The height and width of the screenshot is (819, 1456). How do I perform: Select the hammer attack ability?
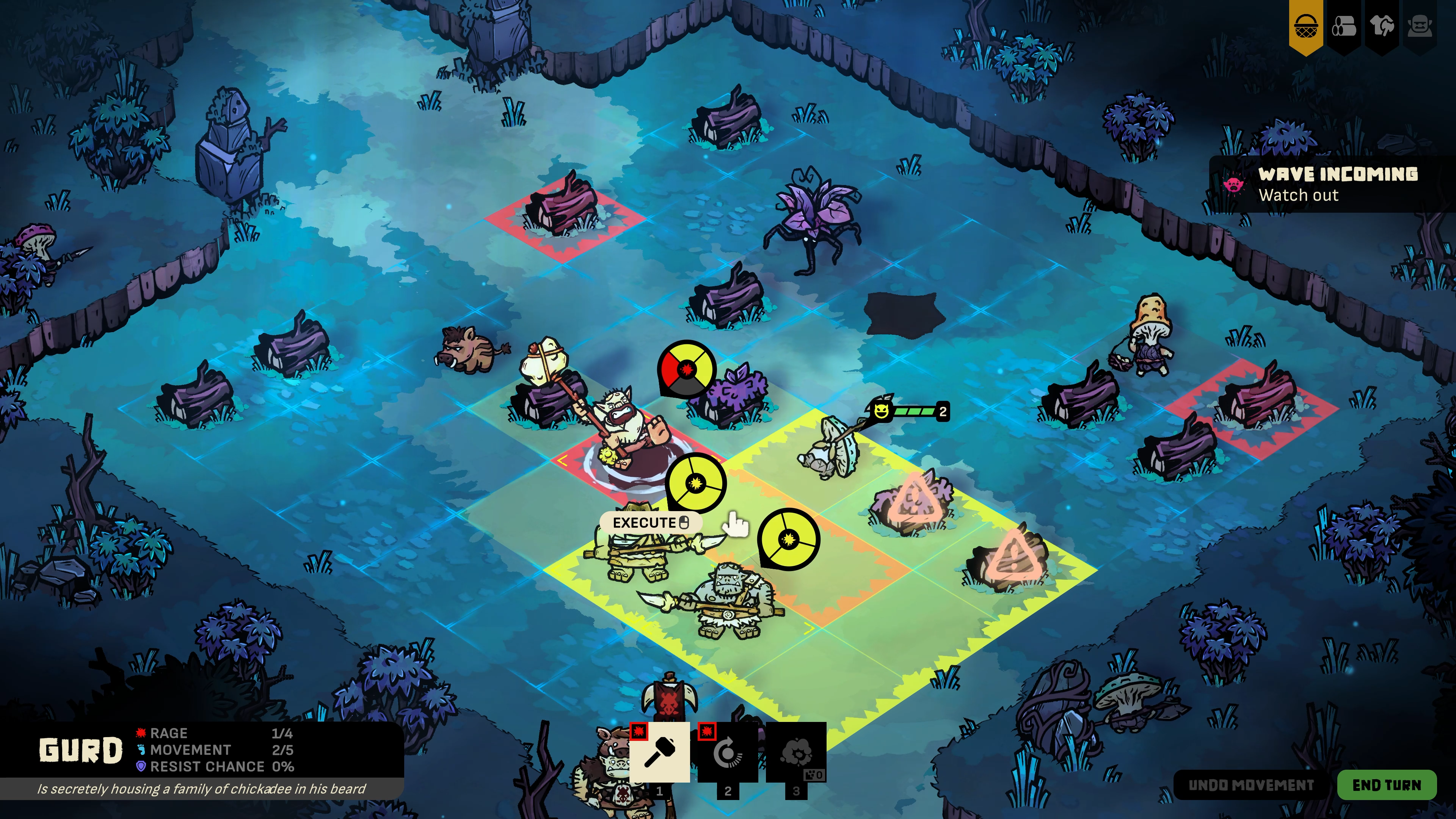[659, 752]
